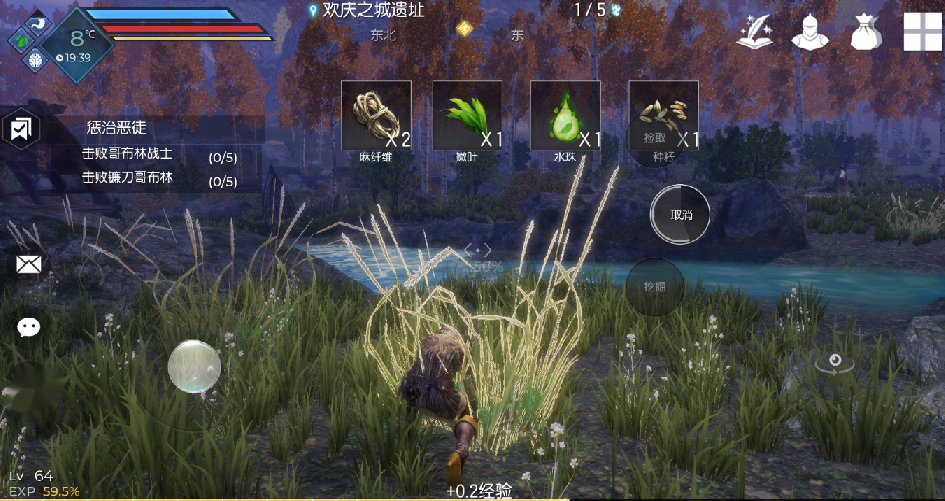The width and height of the screenshot is (945, 501).
Task: Touch the virtual movement joystick knob
Action: 194,366
